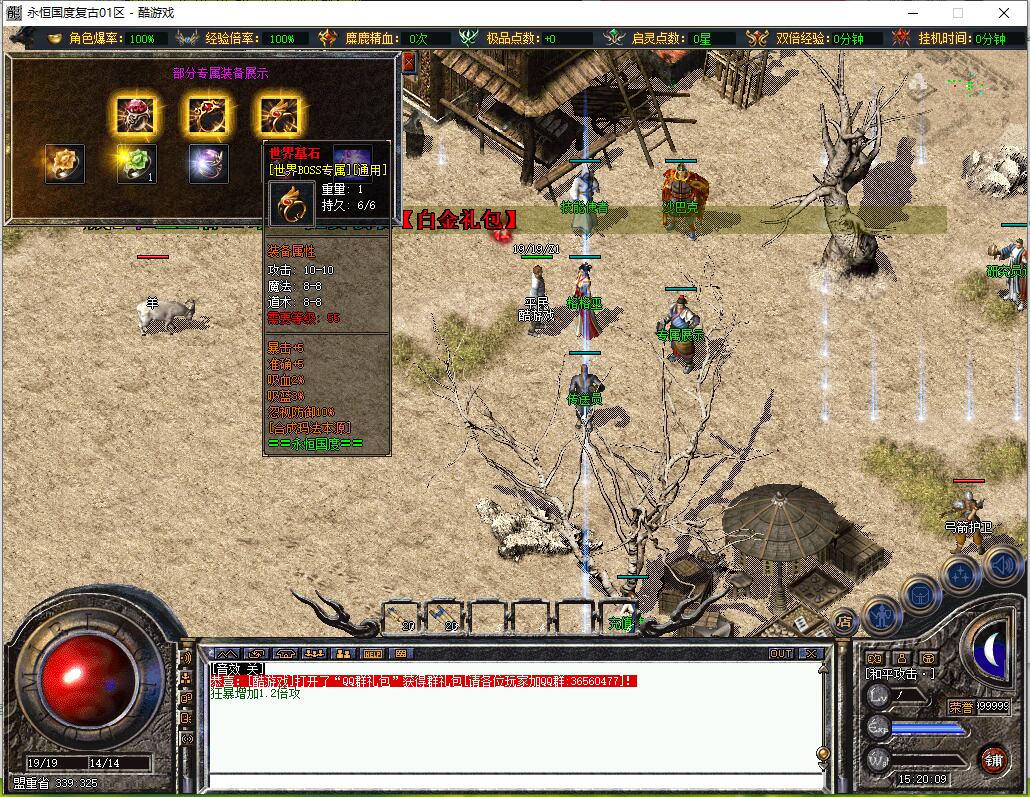Close the exclusive equipment showcase panel
The width and height of the screenshot is (1030, 797).
point(408,62)
